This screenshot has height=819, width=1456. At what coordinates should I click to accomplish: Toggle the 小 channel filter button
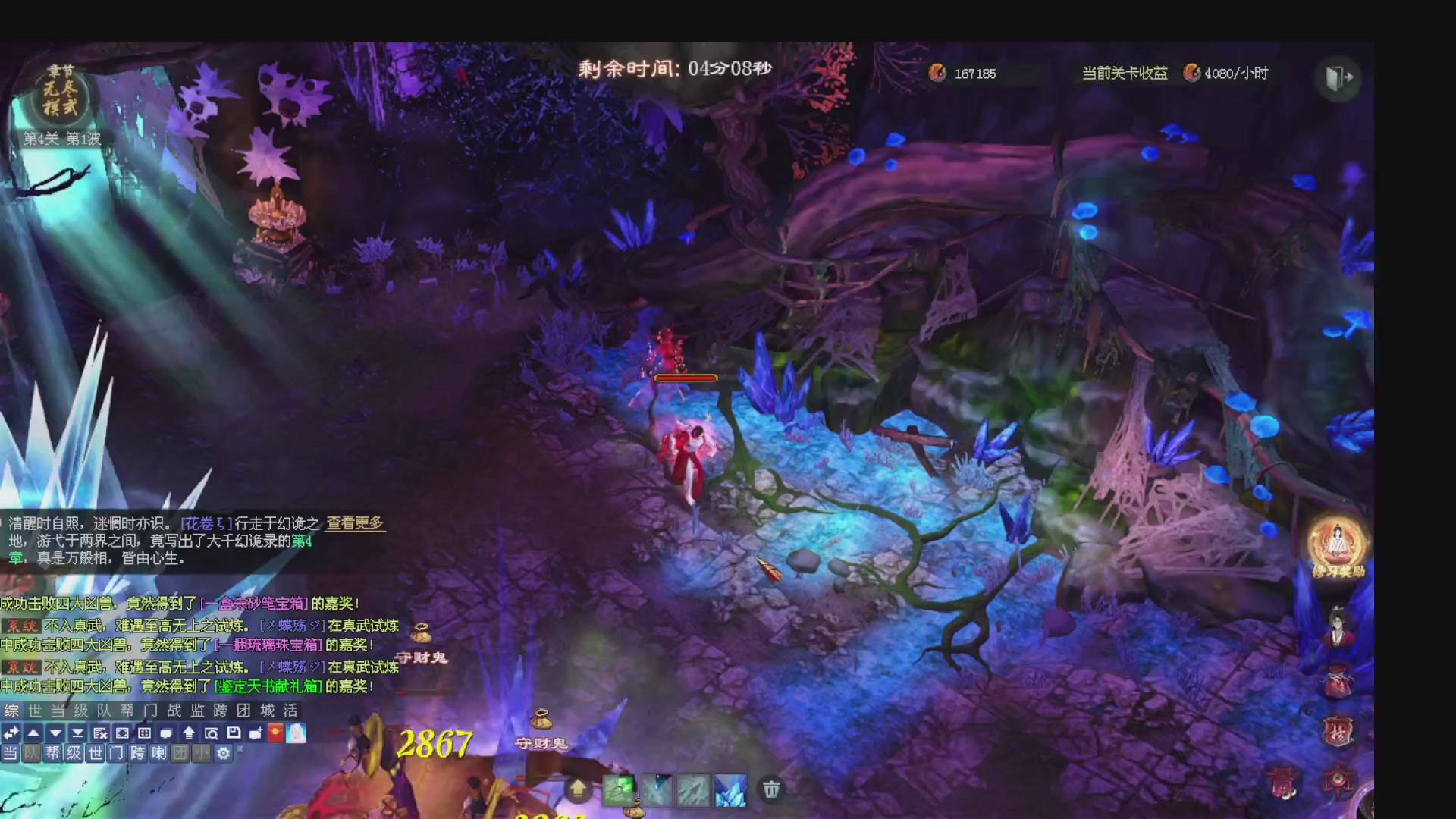pyautogui.click(x=201, y=753)
